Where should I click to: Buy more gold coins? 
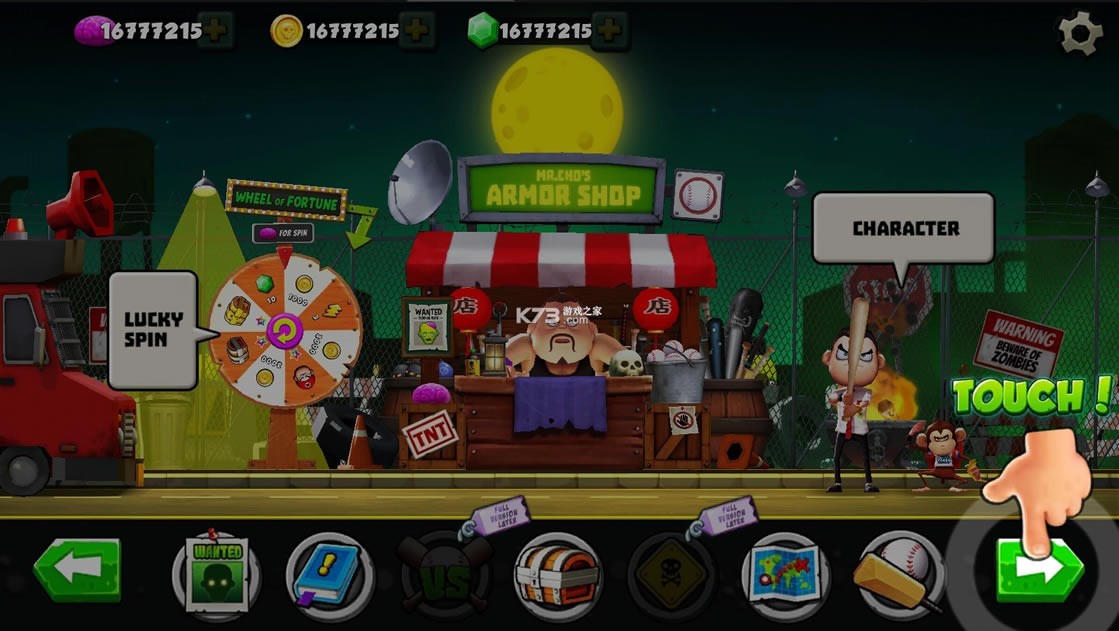point(416,31)
